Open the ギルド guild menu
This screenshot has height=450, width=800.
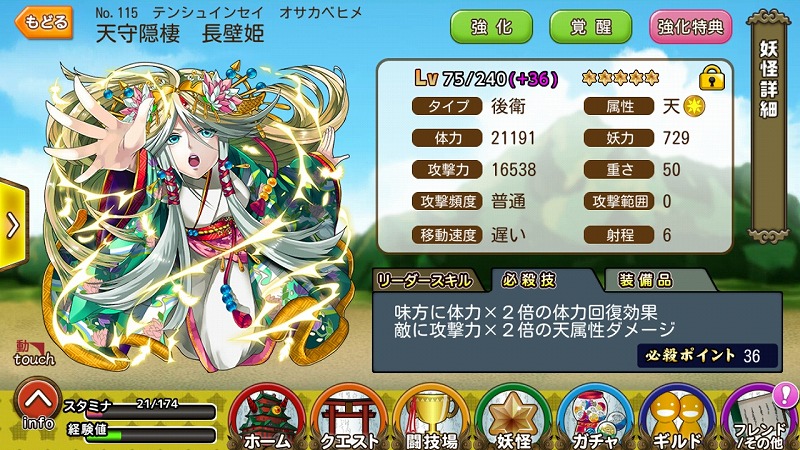[678, 418]
